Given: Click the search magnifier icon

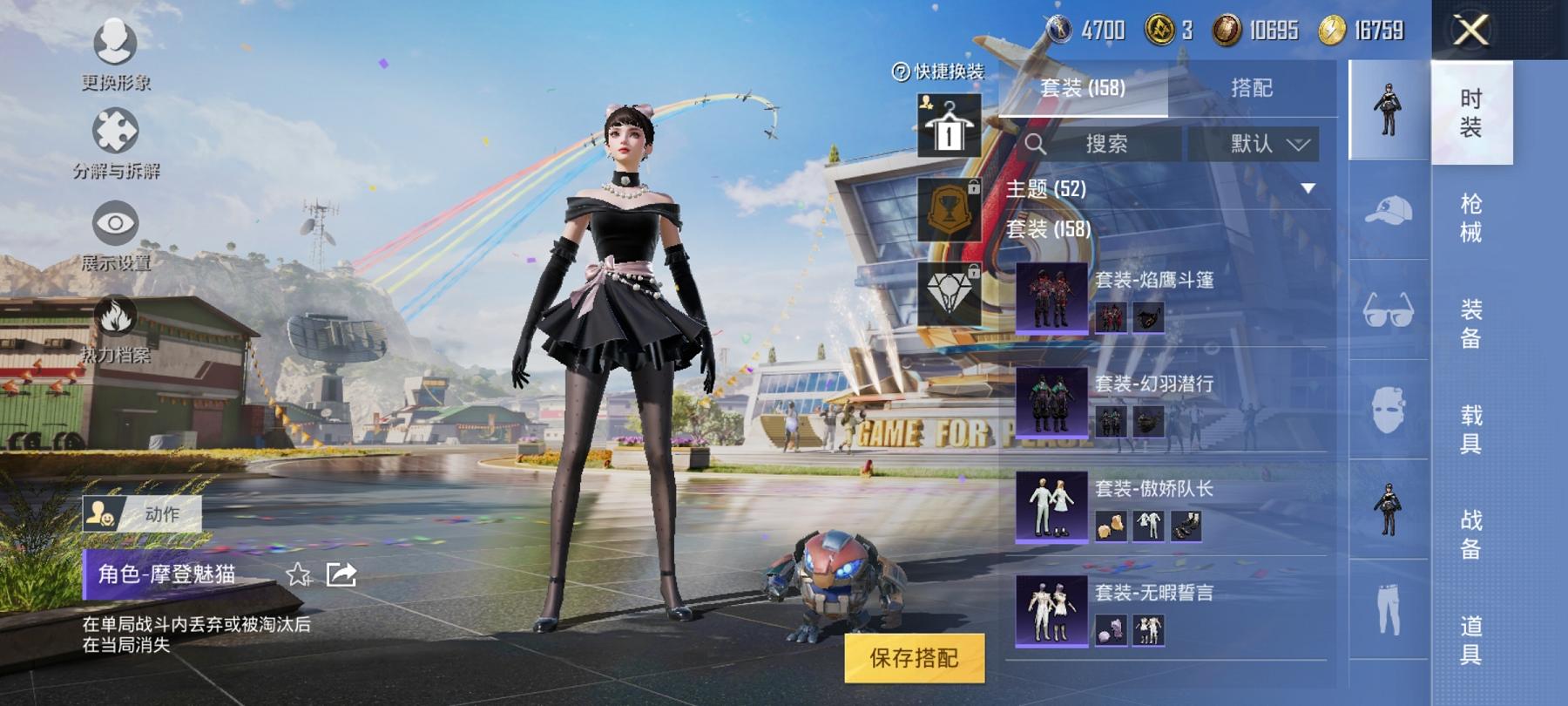Looking at the screenshot, I should [1035, 144].
